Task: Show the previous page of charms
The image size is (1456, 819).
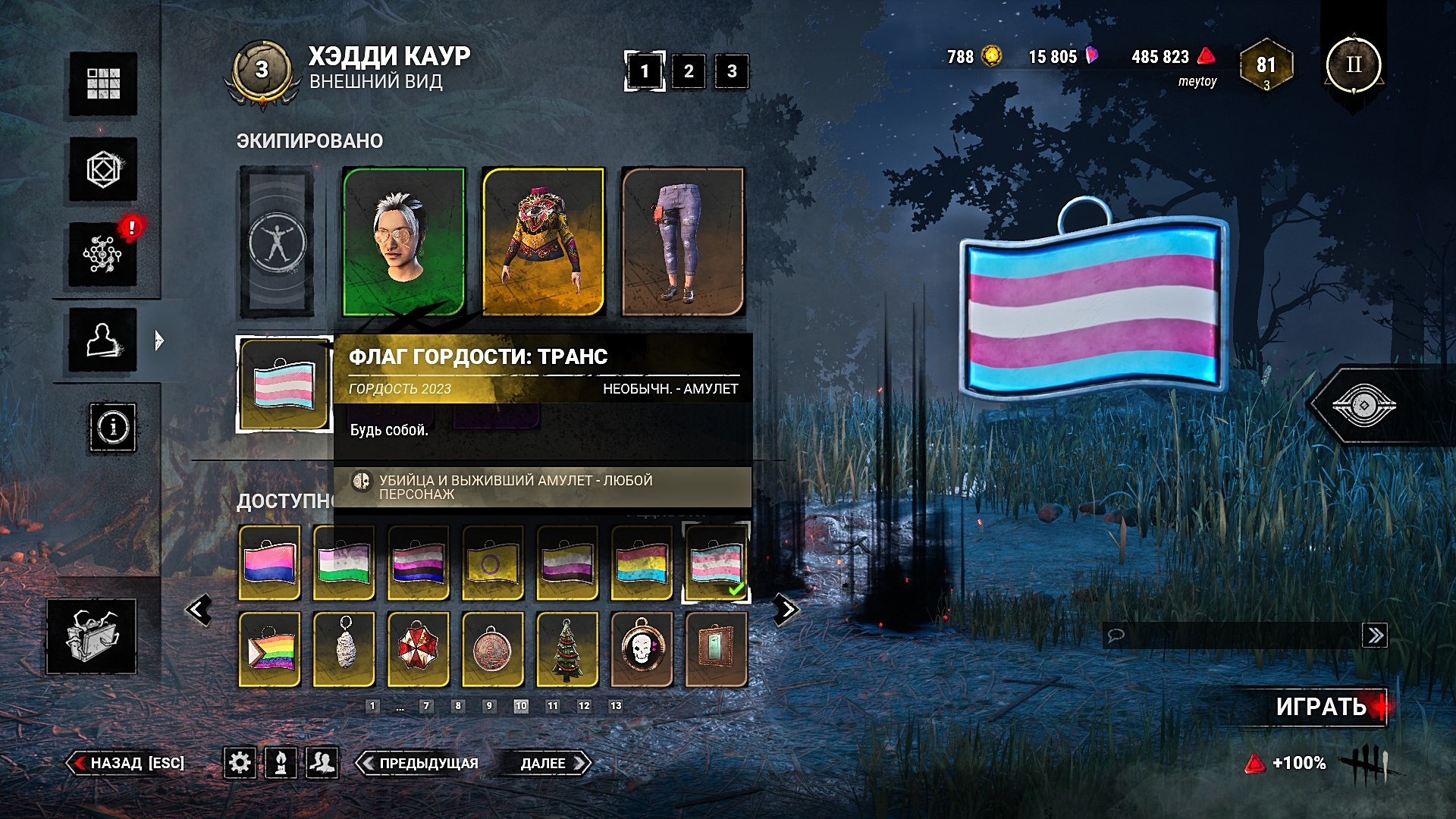Action: pyautogui.click(x=199, y=610)
